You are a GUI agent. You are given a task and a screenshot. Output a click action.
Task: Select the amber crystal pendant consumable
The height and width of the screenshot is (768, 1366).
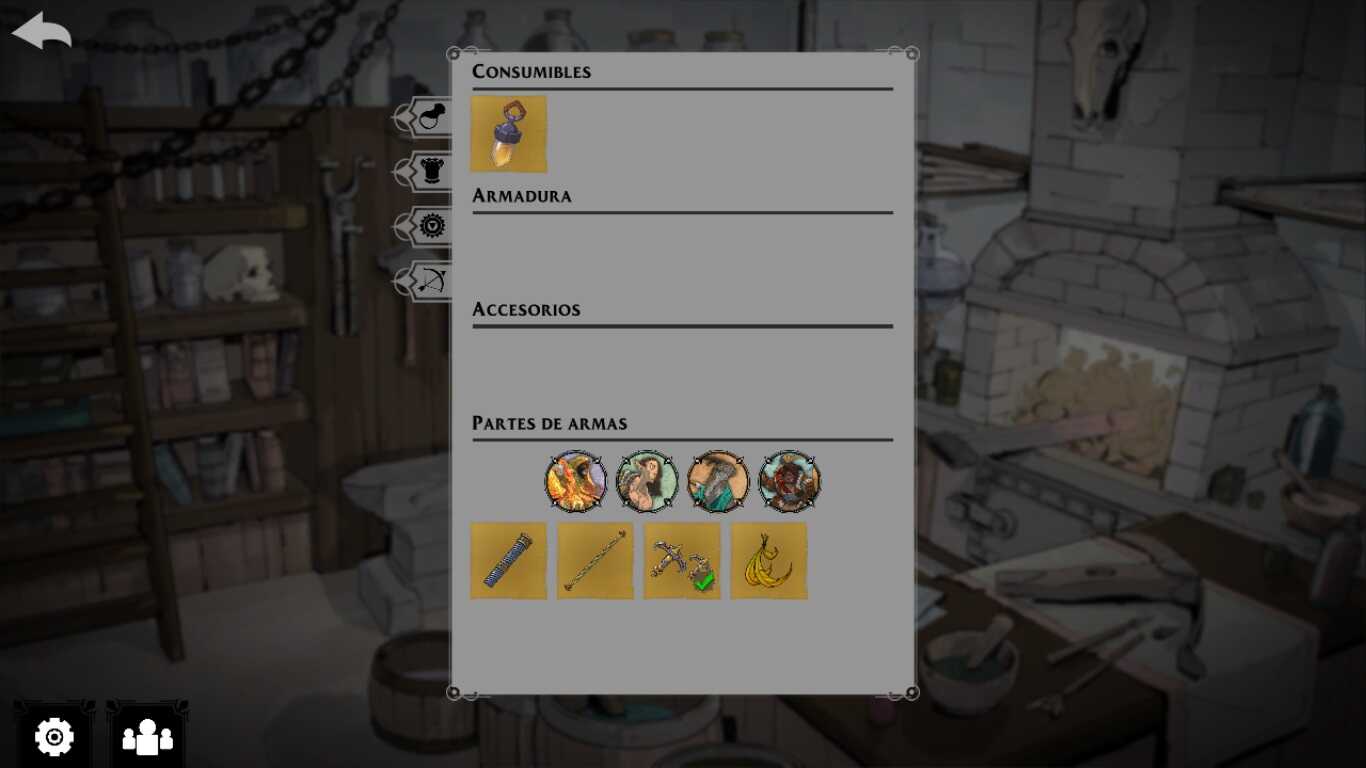coord(509,134)
